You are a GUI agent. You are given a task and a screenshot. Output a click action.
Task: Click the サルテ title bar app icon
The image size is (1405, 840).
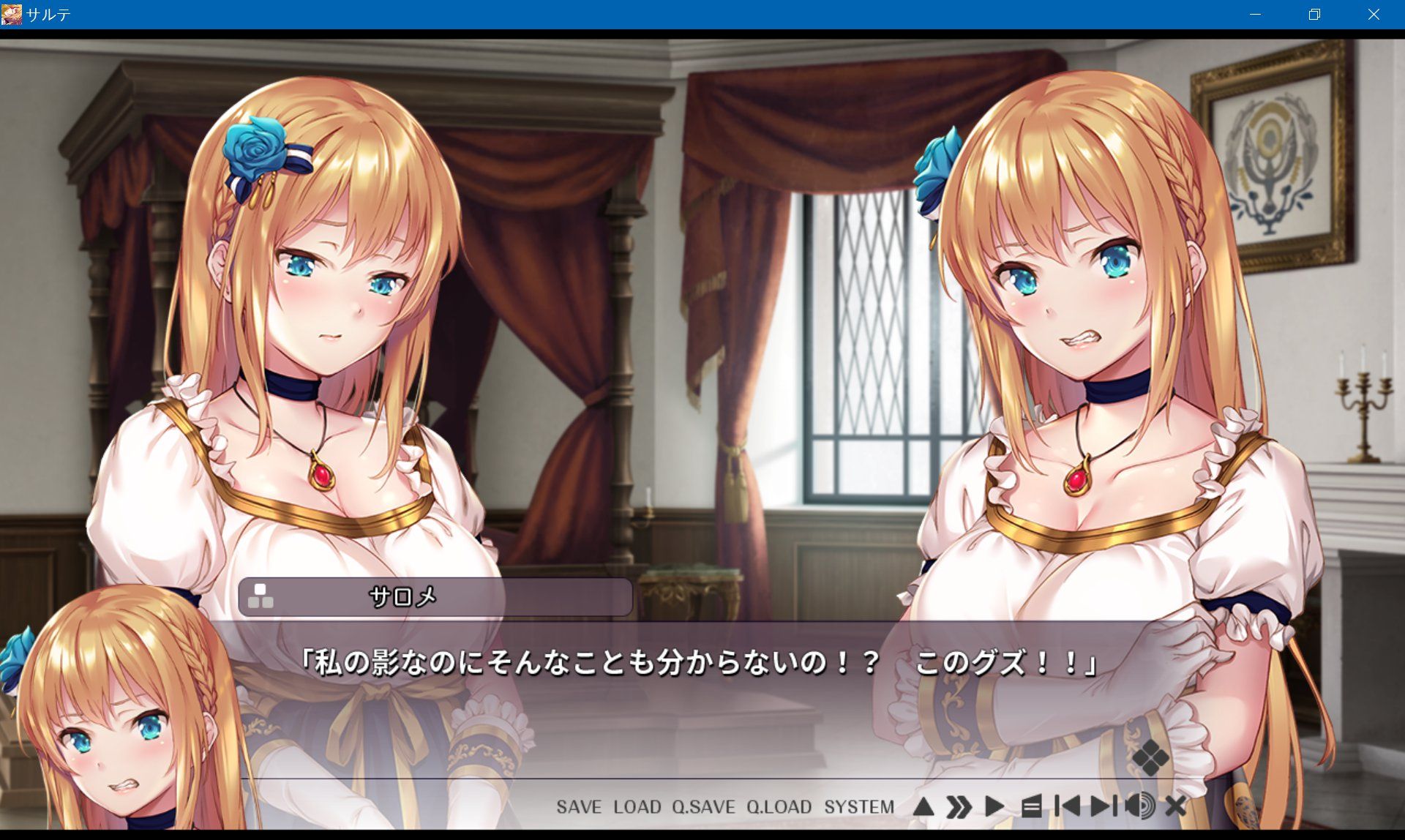point(12,12)
